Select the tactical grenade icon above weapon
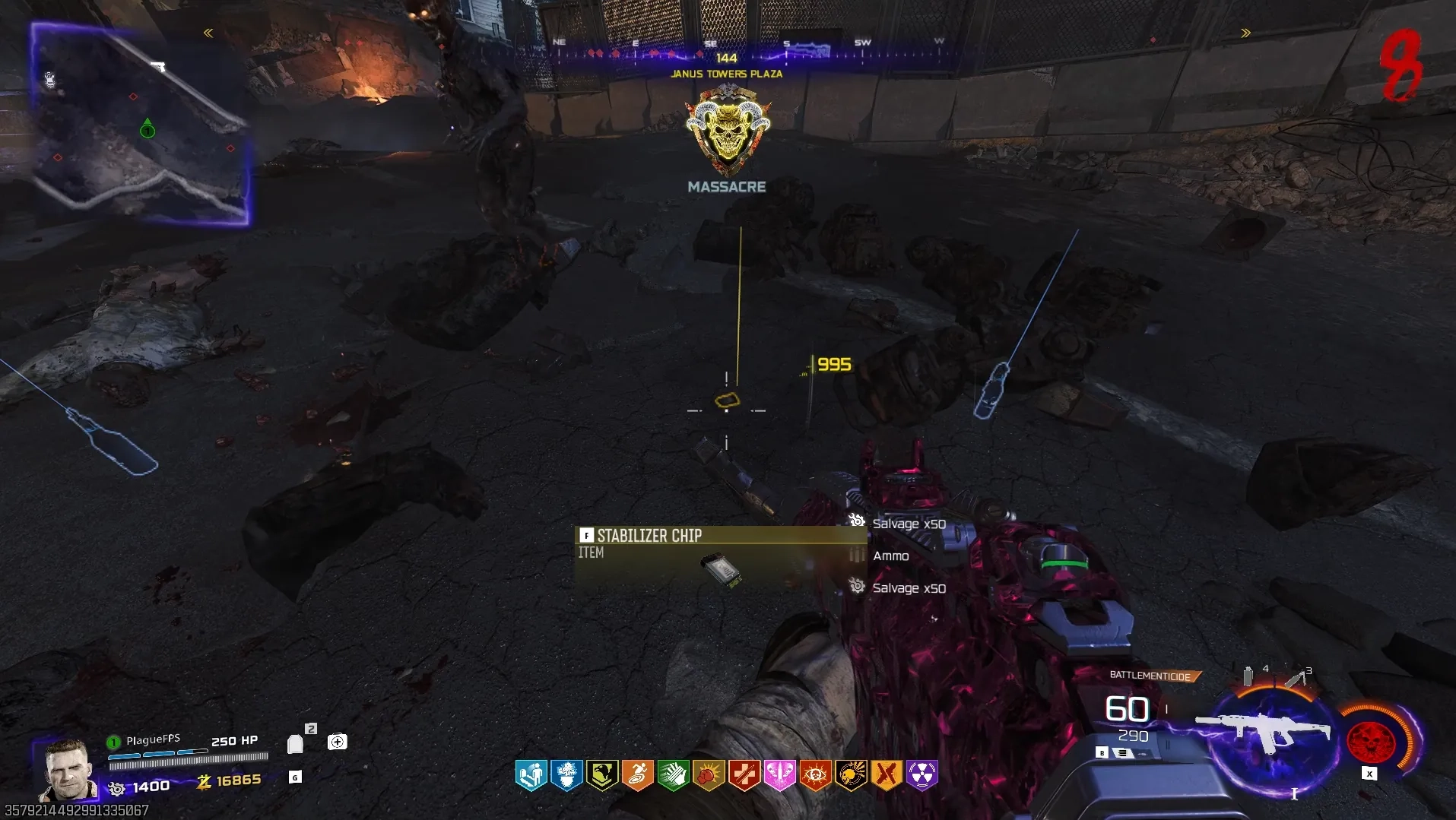This screenshot has height=820, width=1456. [x=1248, y=676]
